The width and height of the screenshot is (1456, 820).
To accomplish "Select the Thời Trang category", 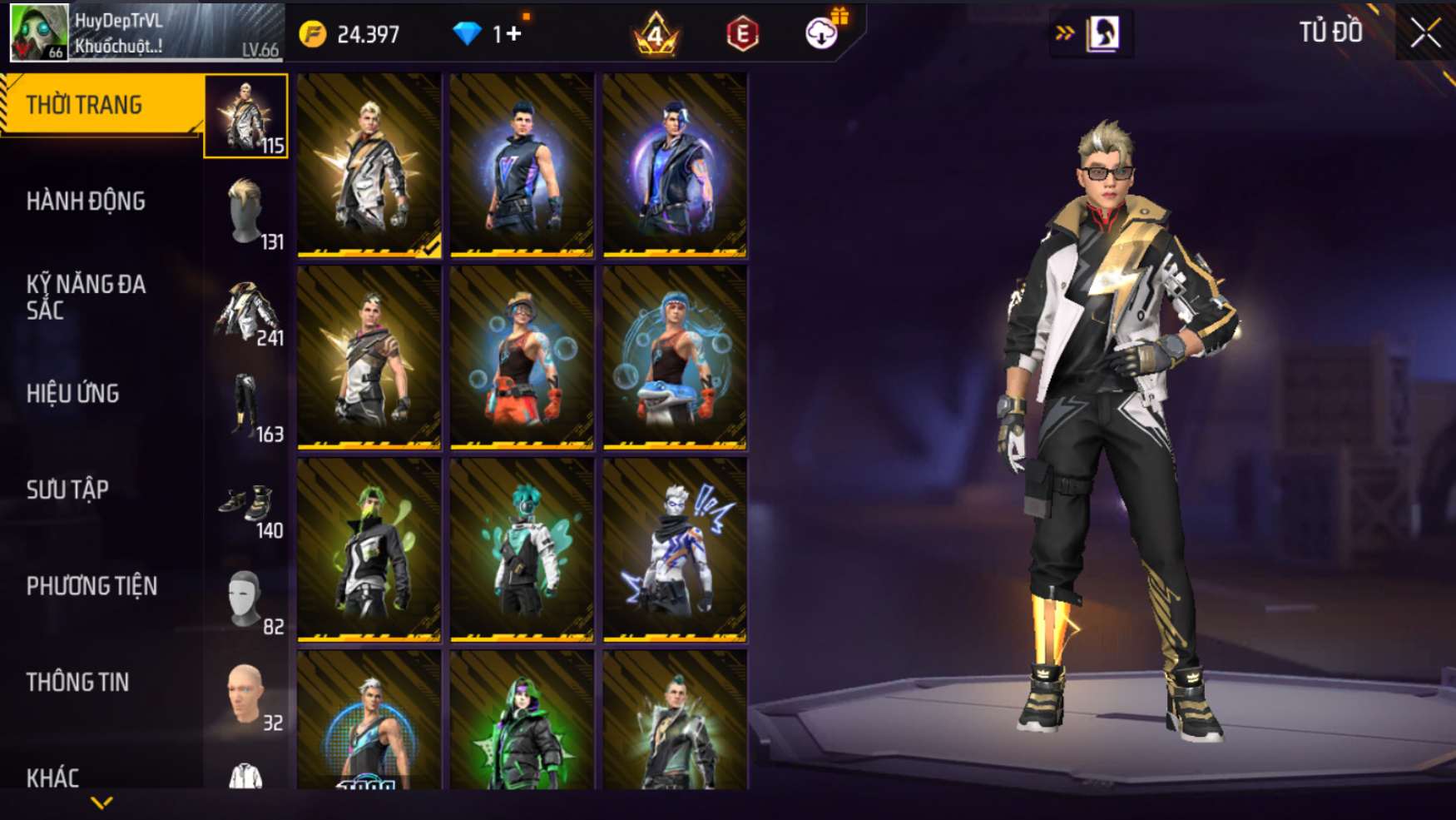I will (100, 105).
